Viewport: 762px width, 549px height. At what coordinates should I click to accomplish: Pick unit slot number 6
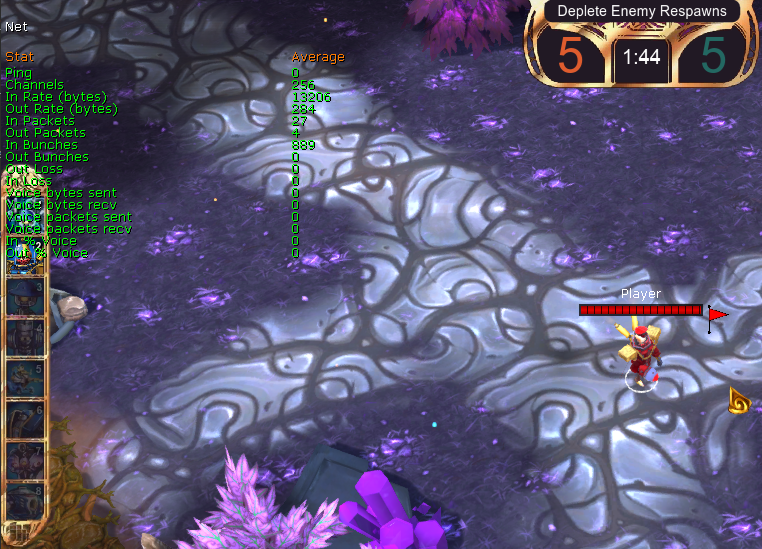tap(25, 420)
